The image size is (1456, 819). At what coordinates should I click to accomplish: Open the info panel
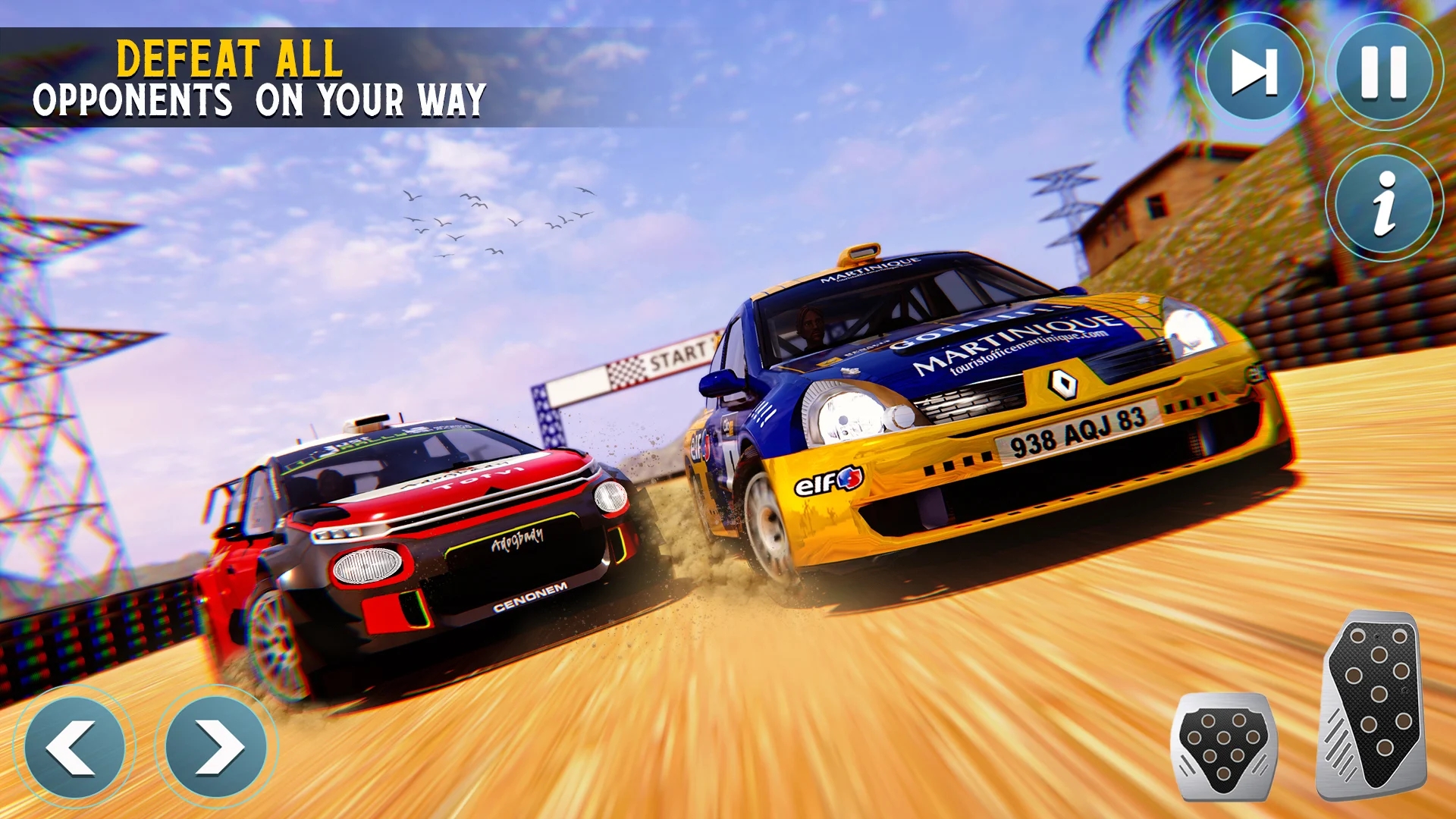[1384, 202]
